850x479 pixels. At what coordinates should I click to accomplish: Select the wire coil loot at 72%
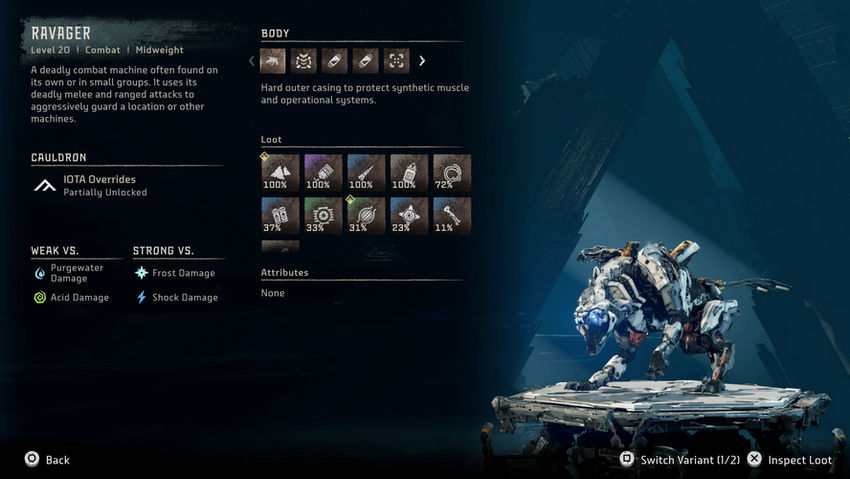[x=452, y=172]
